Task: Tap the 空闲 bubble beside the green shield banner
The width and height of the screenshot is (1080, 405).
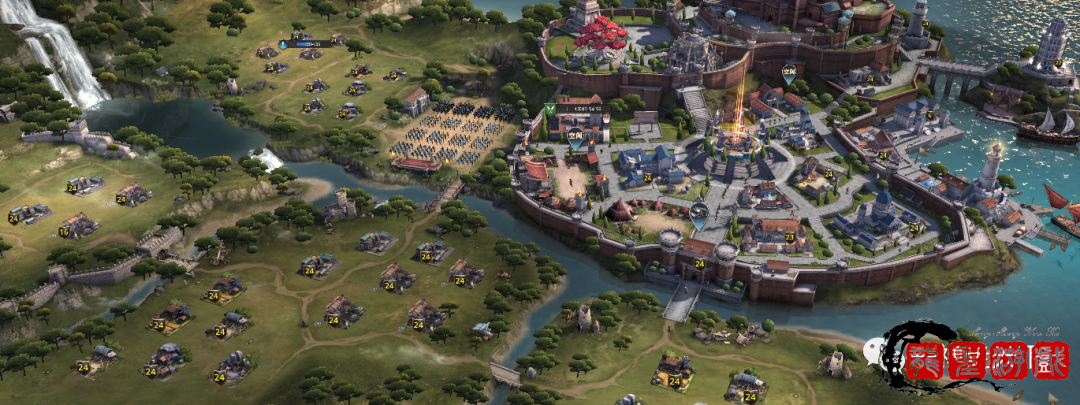Action: tap(575, 136)
